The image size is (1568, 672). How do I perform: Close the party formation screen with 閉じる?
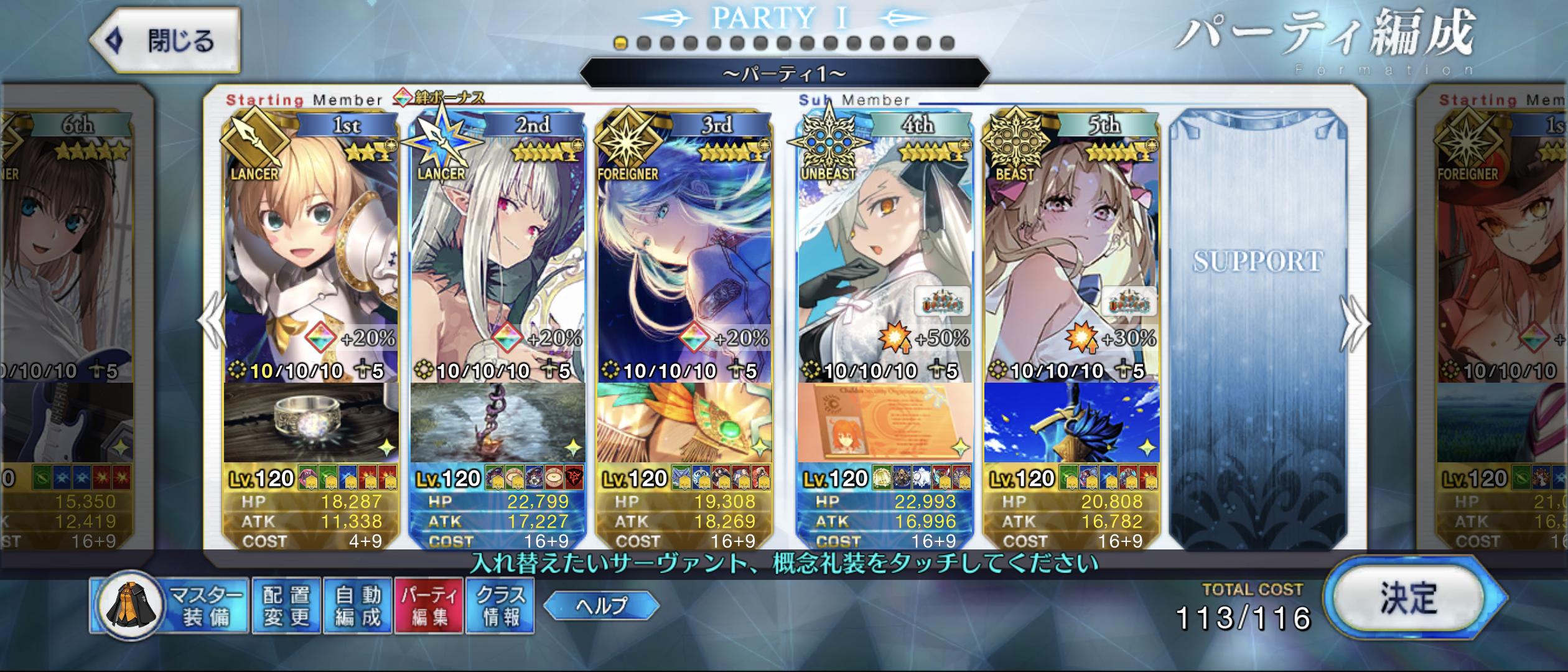coord(165,42)
